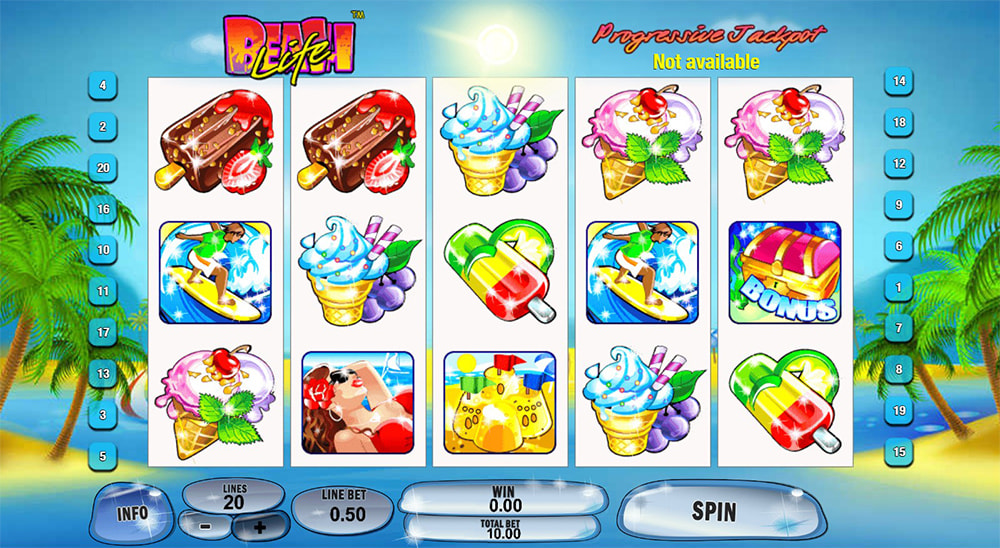This screenshot has height=548, width=1000.
Task: Choose payline 16 marker
Action: click(x=103, y=209)
